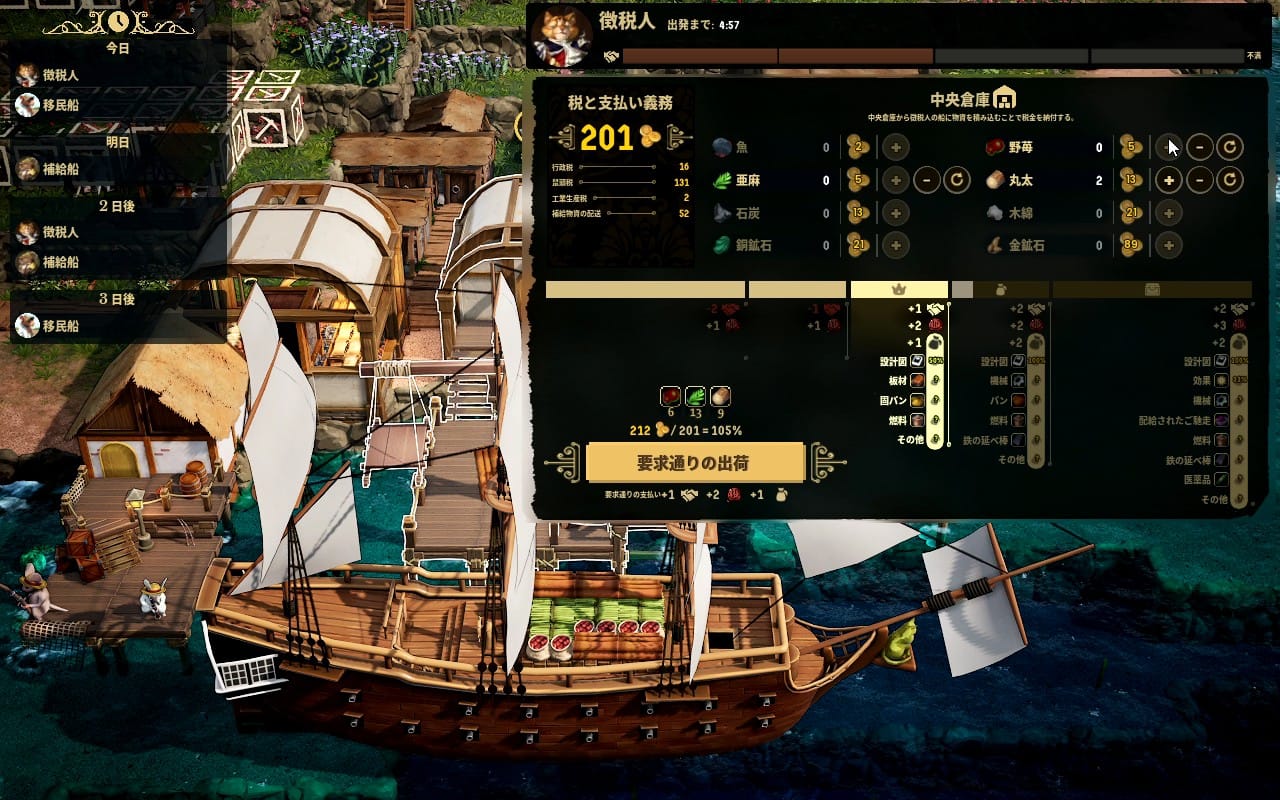Reset the 丸太 log amount
This screenshot has width=1280, height=800.
pos(1230,181)
